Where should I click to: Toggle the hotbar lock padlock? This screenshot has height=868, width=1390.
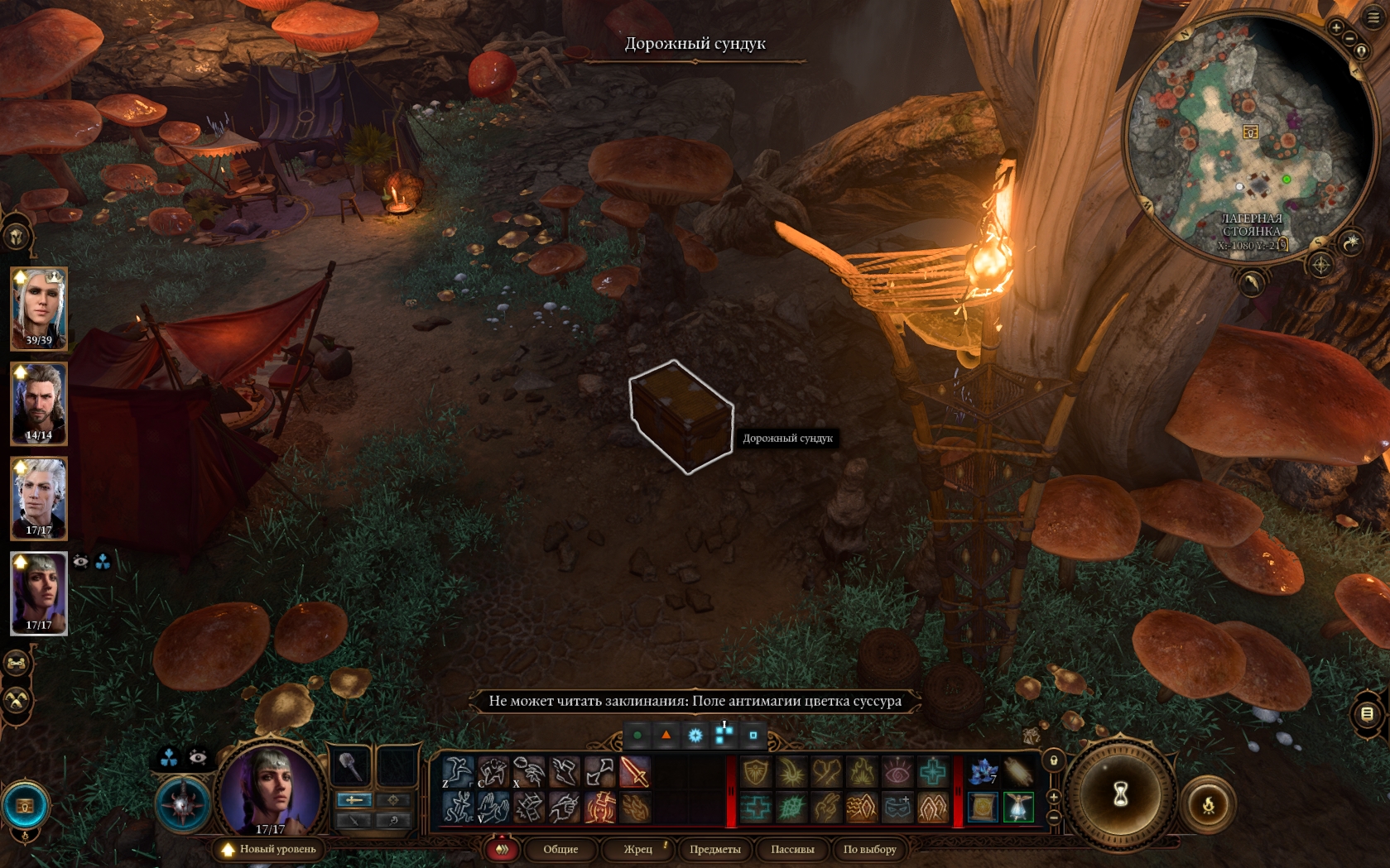click(1053, 760)
